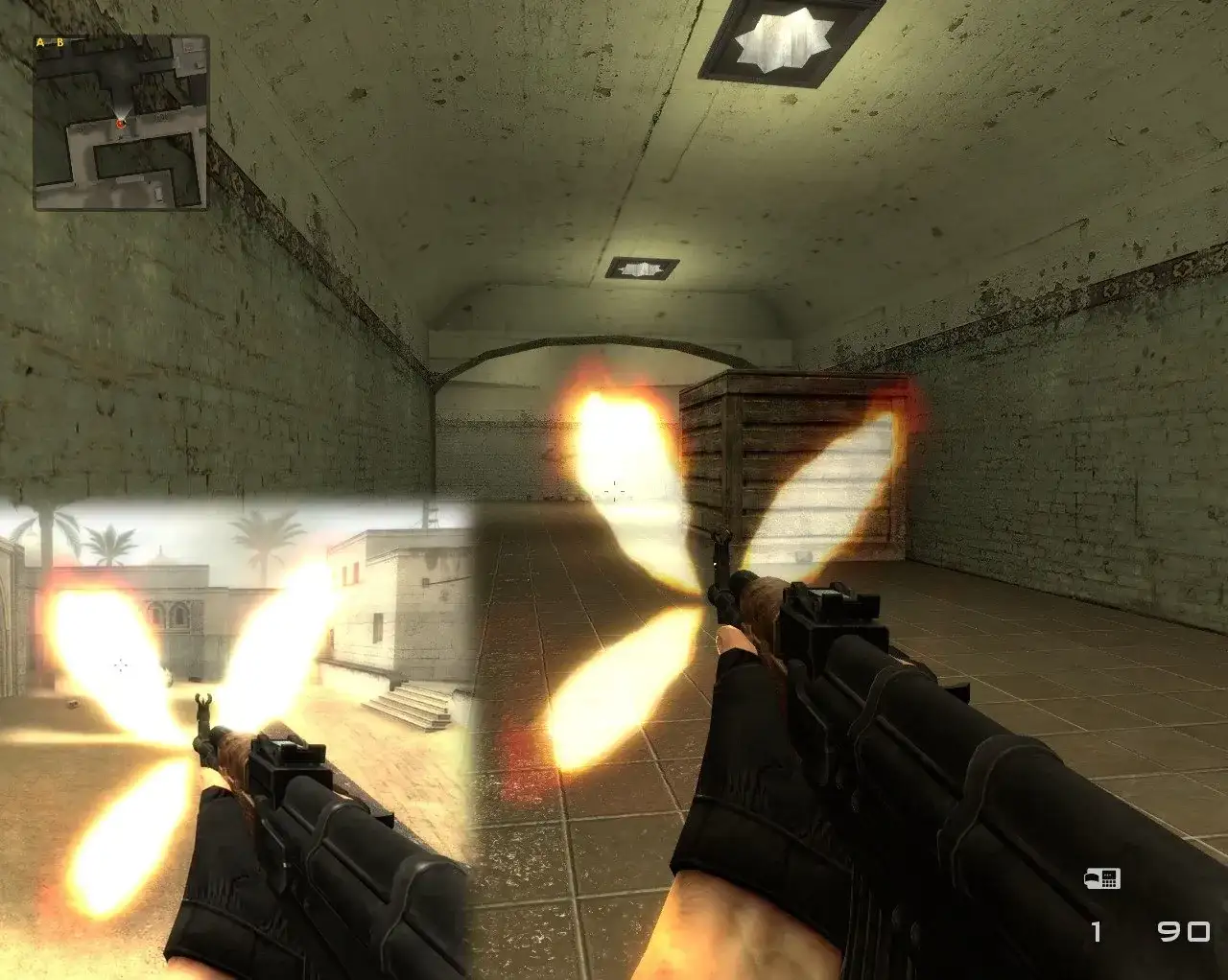1228x980 pixels.
Task: Select the red player dot on the minimap
Action: point(121,125)
